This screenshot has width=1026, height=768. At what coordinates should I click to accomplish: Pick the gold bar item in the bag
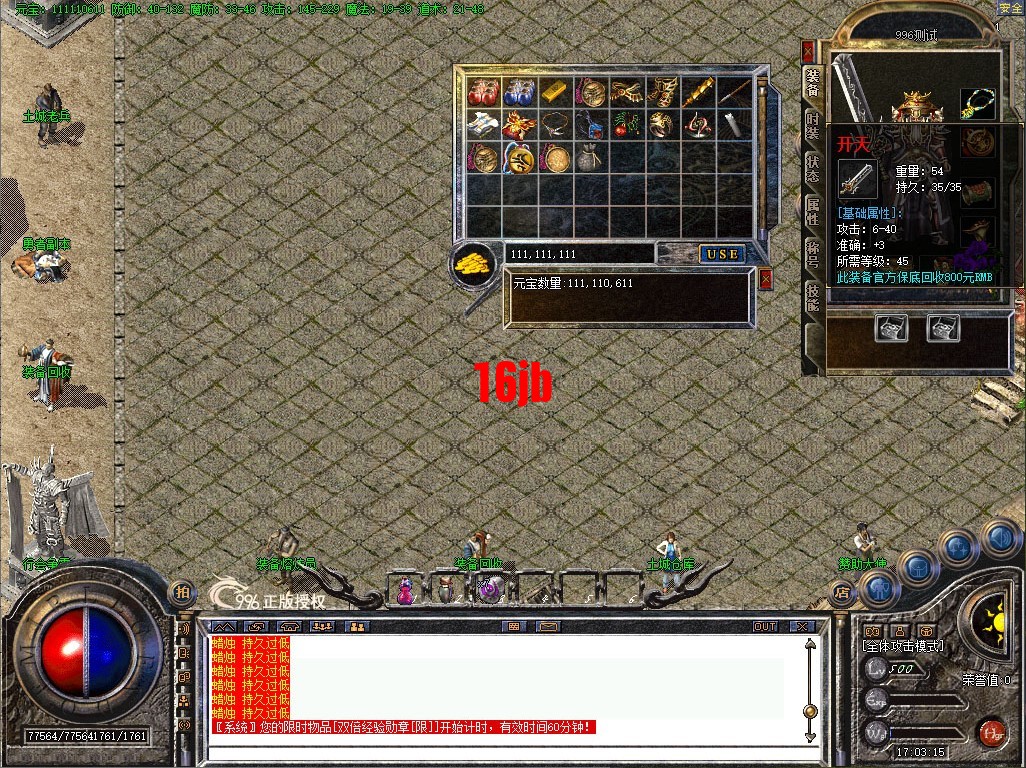pos(554,91)
